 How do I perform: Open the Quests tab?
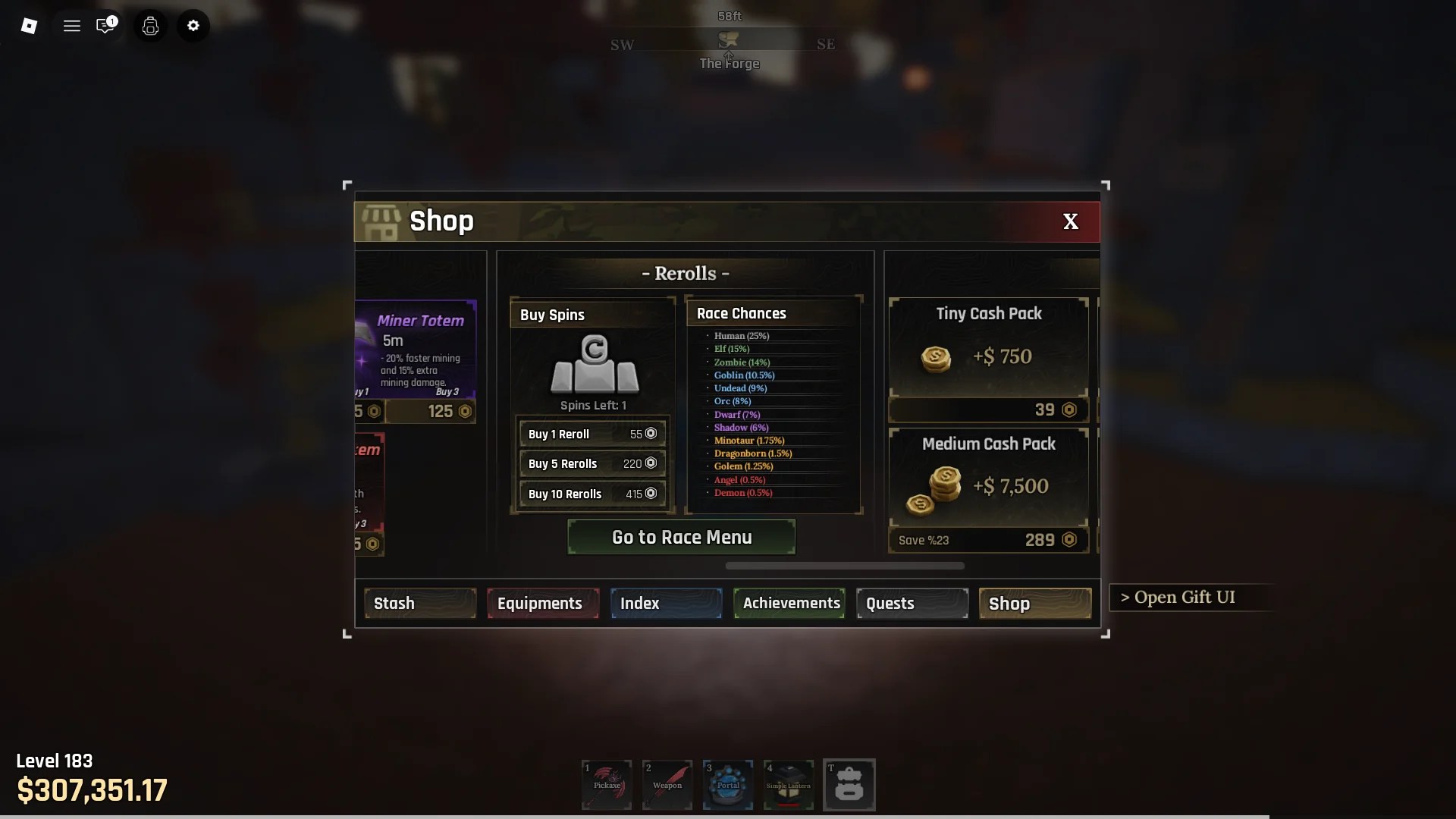pyautogui.click(x=912, y=604)
